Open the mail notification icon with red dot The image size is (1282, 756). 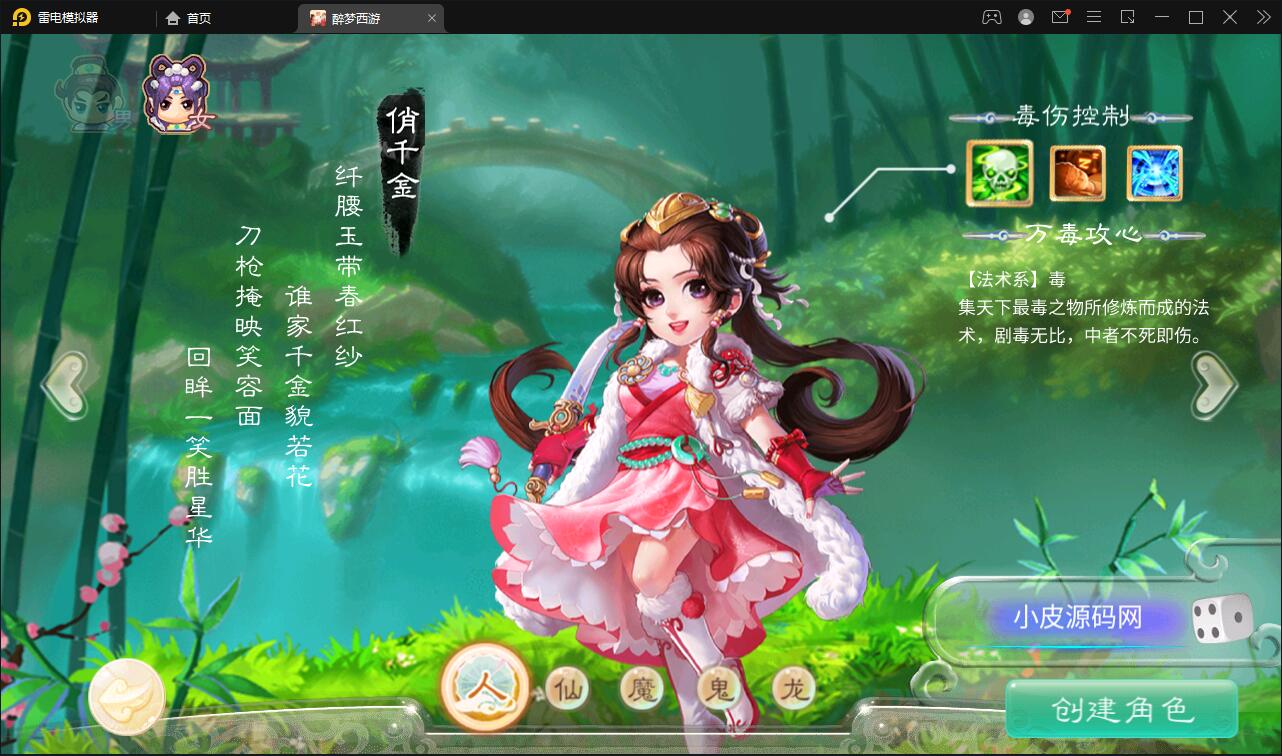coord(1060,17)
